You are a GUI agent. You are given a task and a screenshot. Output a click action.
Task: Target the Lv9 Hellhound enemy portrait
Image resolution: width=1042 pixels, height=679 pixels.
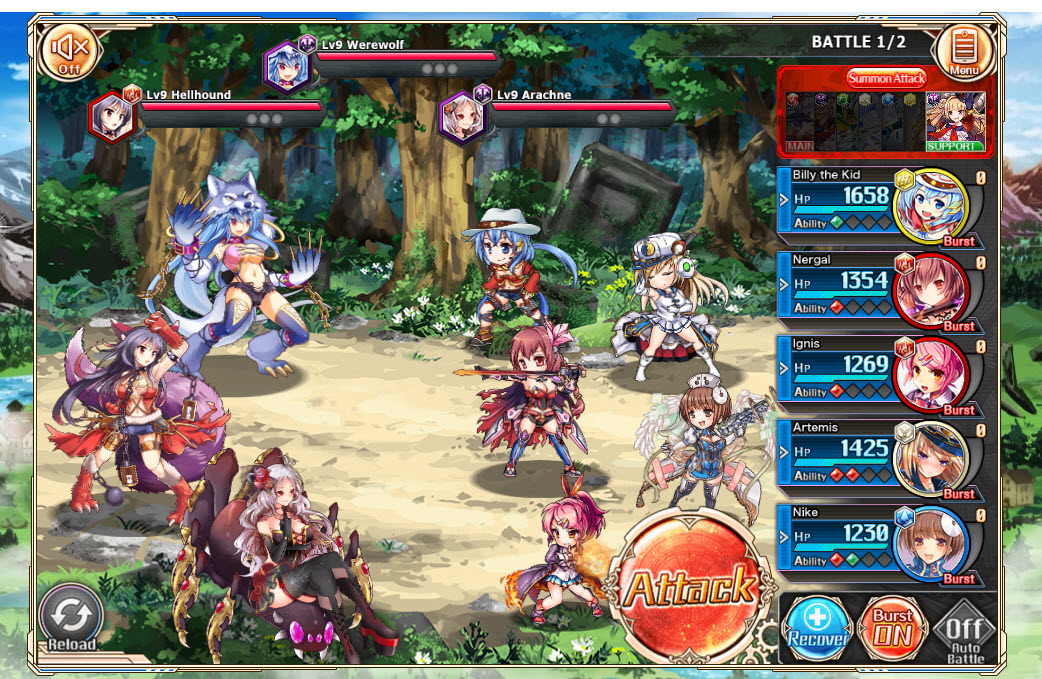112,117
